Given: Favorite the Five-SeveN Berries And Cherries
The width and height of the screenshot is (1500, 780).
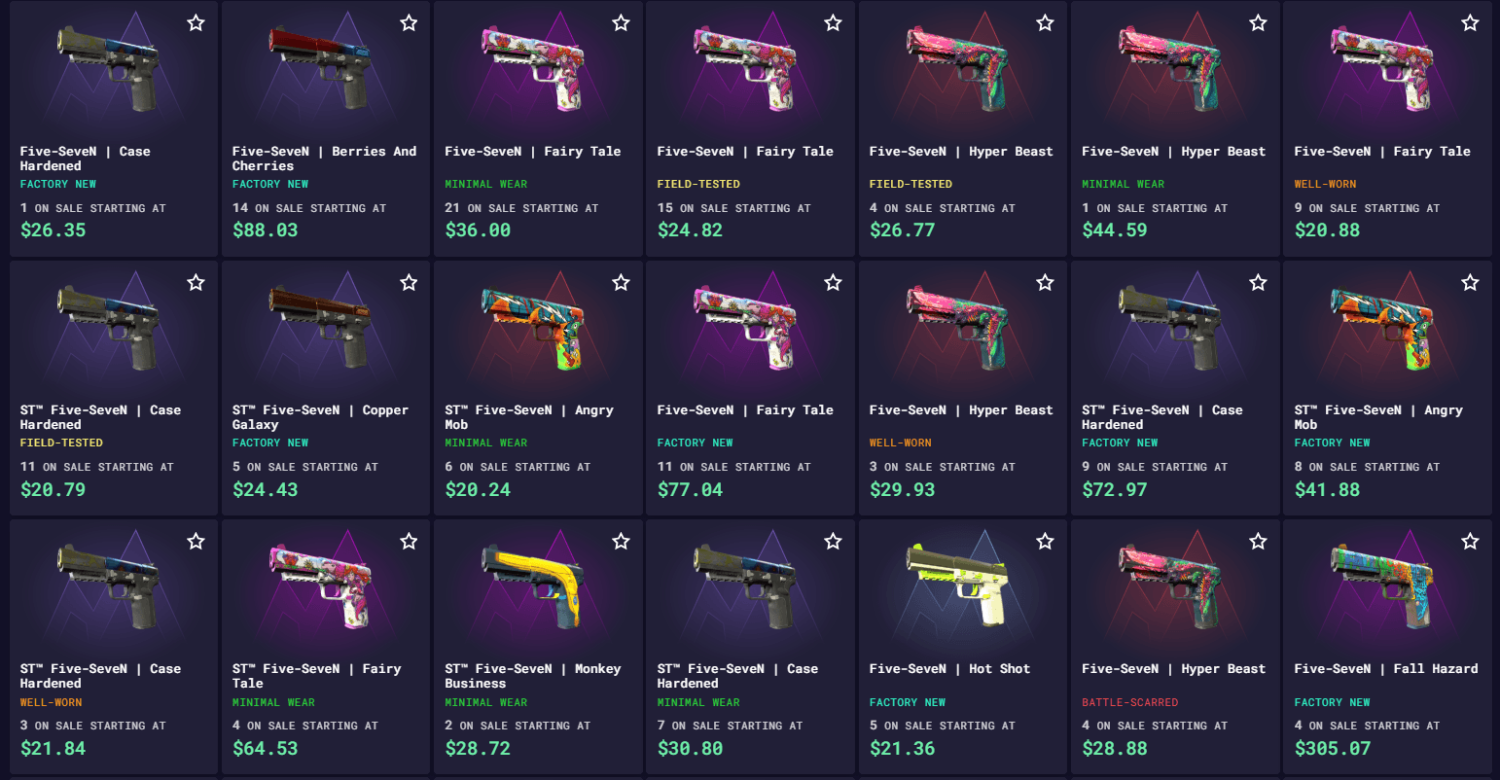Looking at the screenshot, I should [408, 22].
